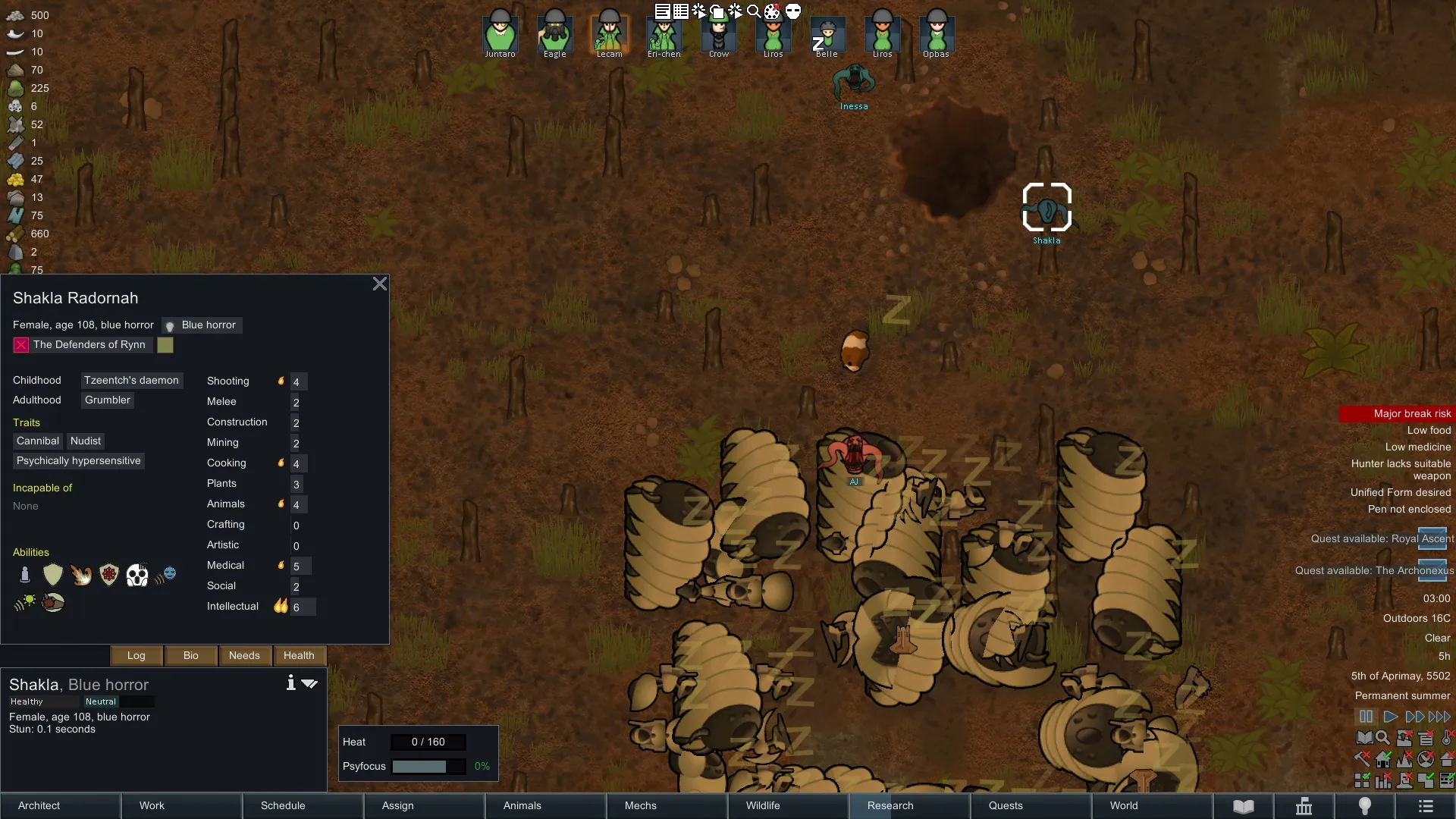Open the Mechs menu
Image resolution: width=1456 pixels, height=819 pixels.
tap(667, 805)
